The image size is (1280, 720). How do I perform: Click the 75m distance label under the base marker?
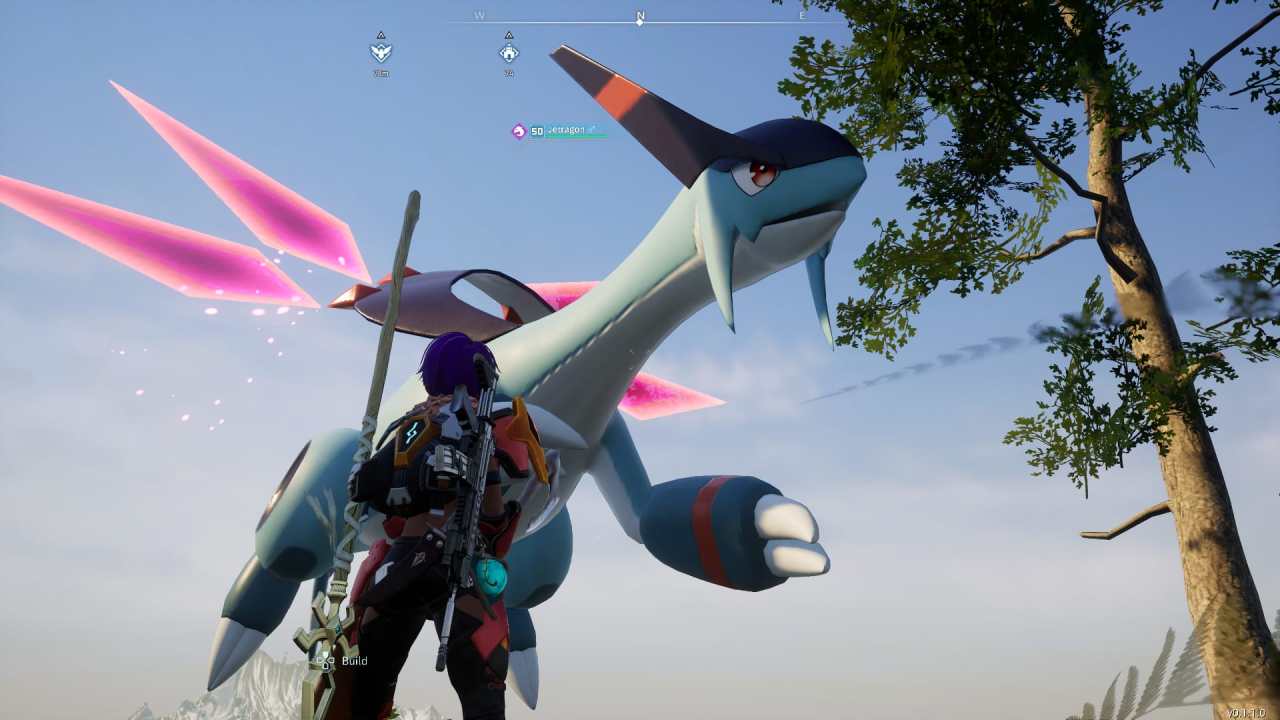(381, 71)
